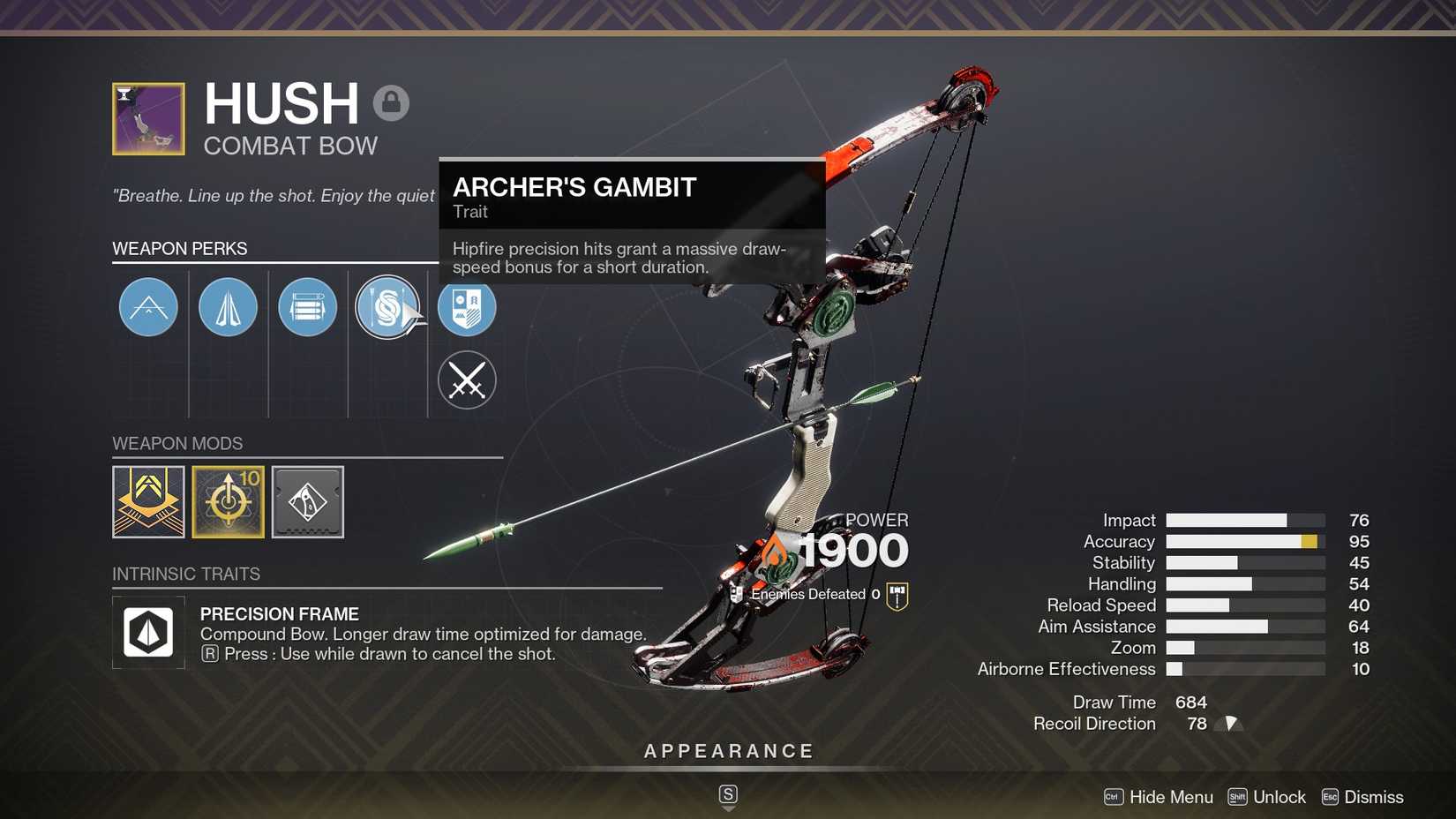Select the gold-bordered first weapon mod

click(148, 501)
